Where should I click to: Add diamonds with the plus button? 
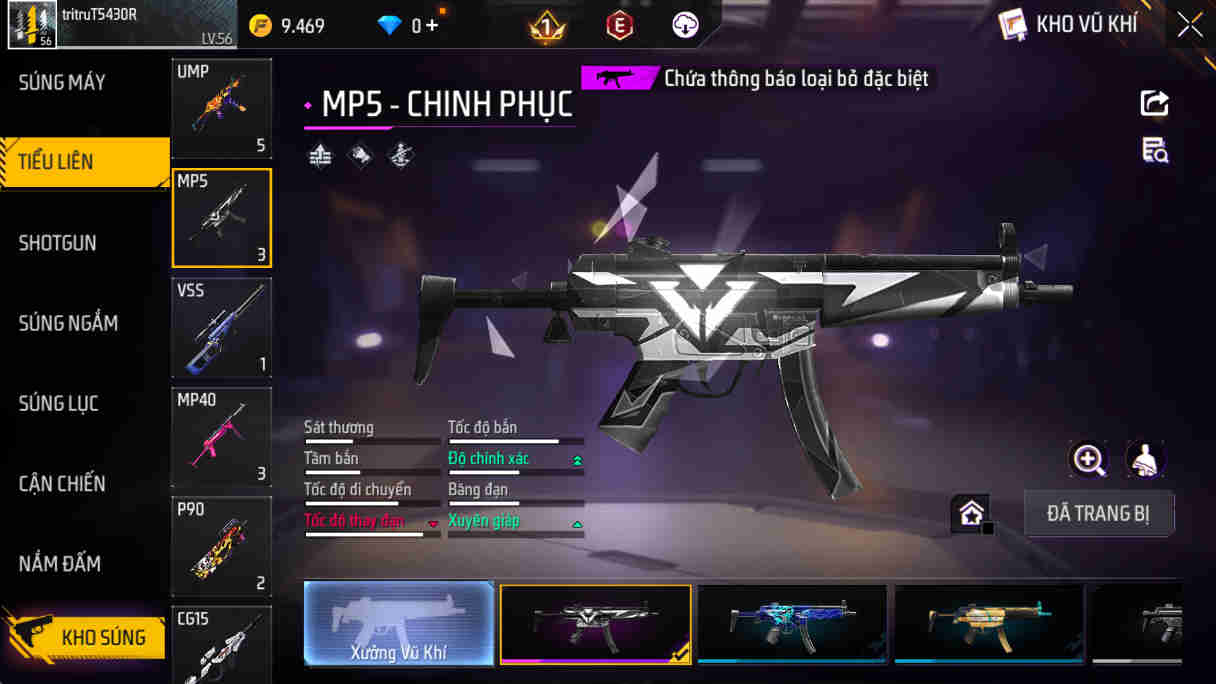click(432, 25)
